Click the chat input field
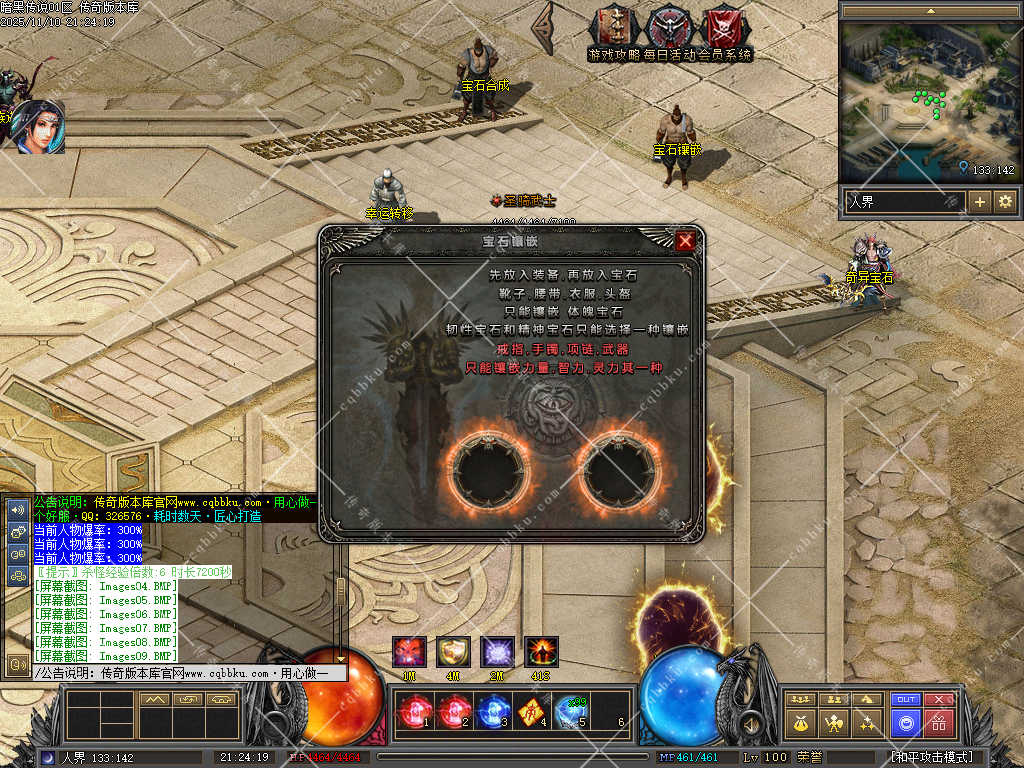Screen dimensions: 1024x768 pos(190,673)
